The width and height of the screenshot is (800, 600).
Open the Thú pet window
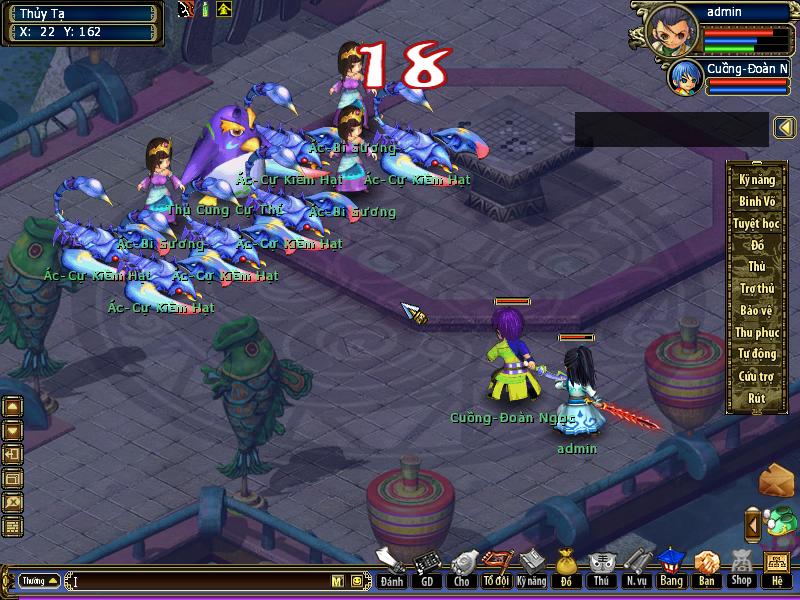pos(600,567)
